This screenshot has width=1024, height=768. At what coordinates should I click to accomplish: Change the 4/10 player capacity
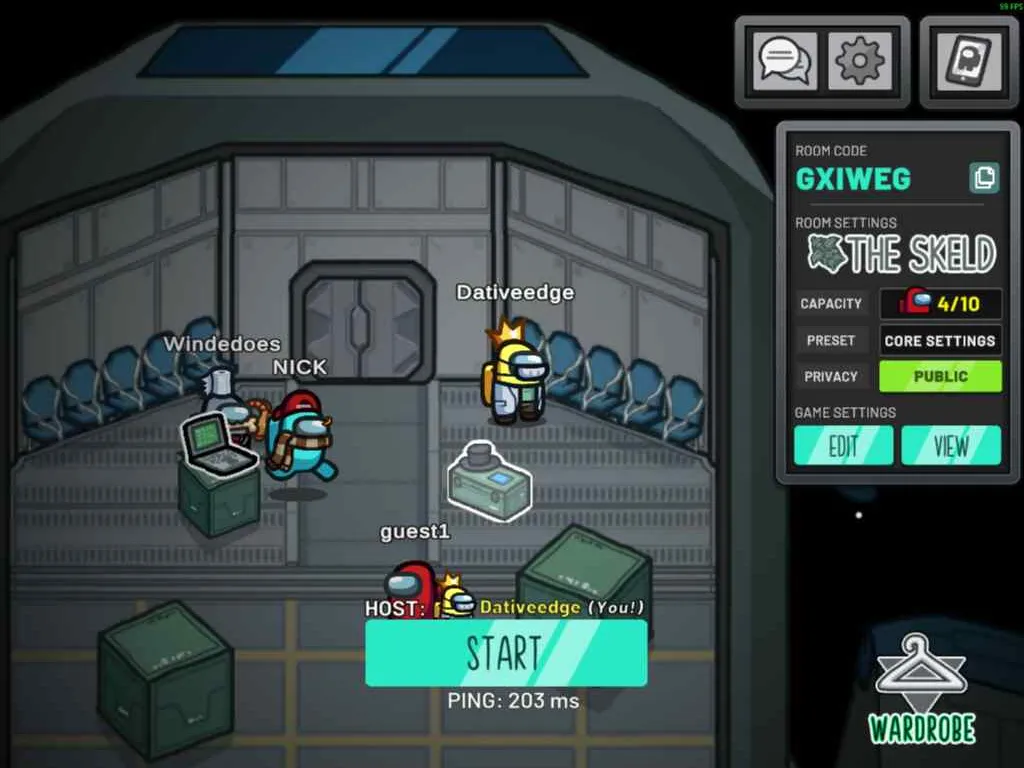tap(940, 303)
